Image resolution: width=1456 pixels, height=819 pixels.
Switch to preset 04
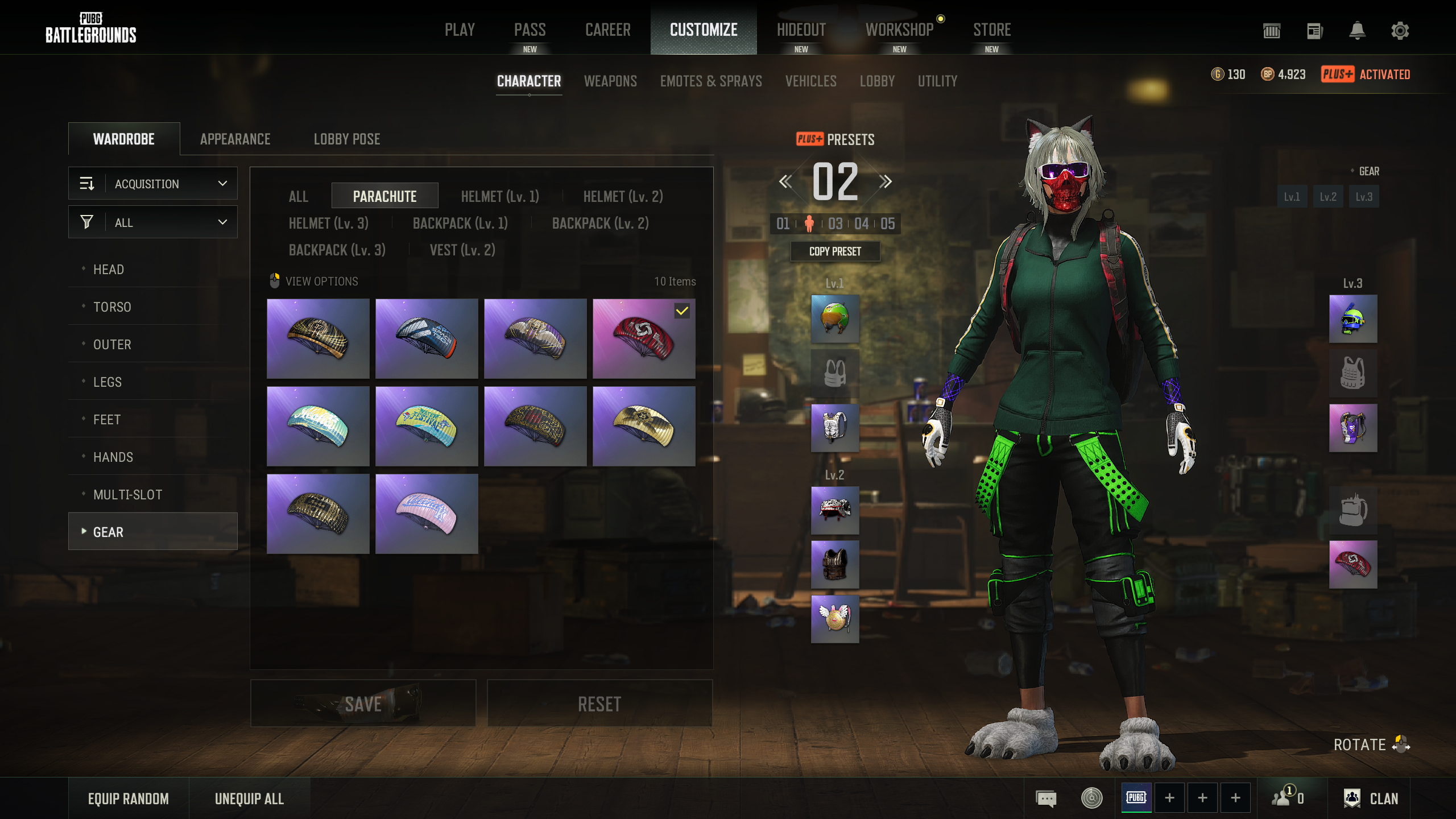point(861,224)
